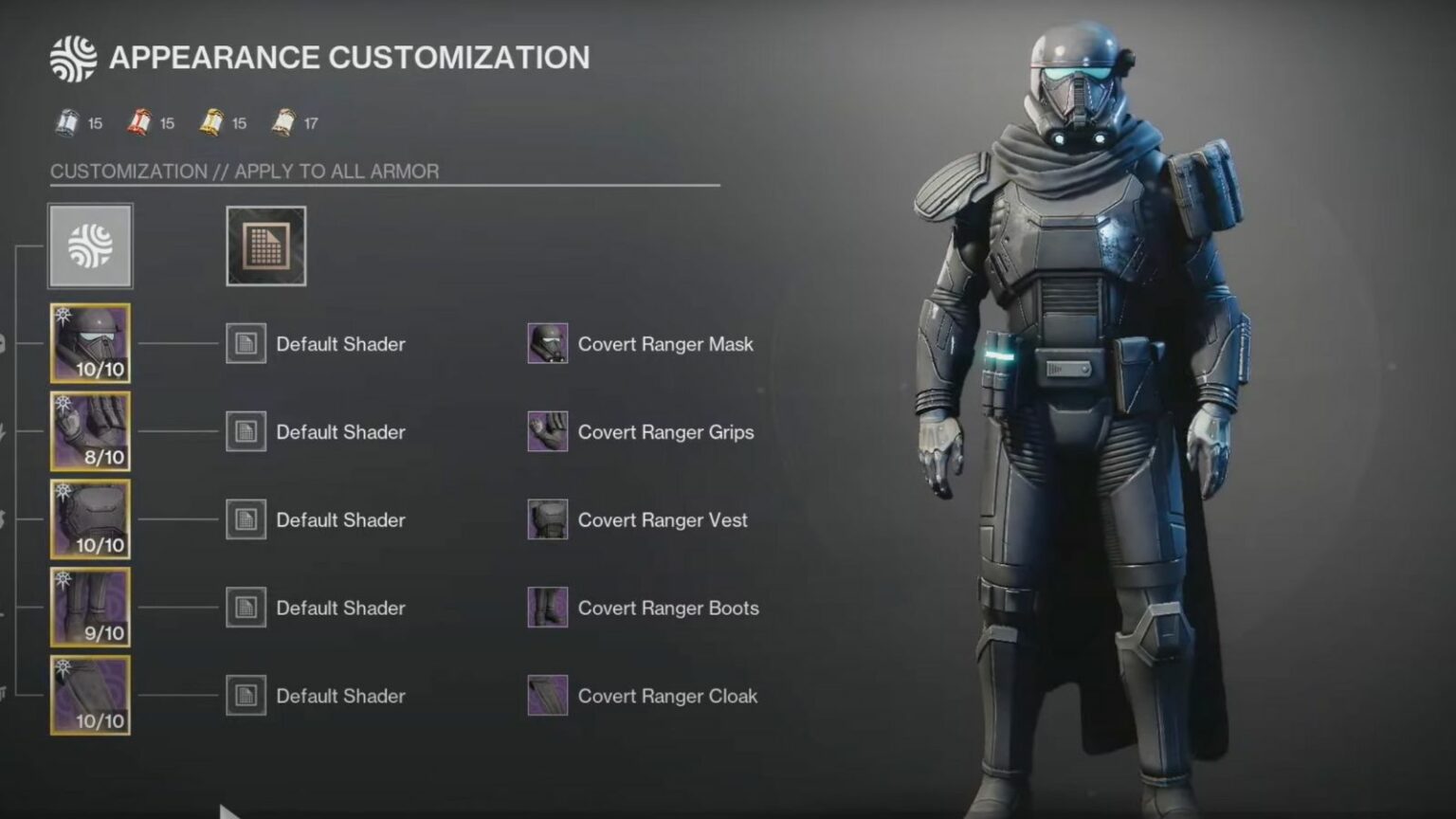Image resolution: width=1456 pixels, height=819 pixels.
Task: Open the Default Shader slot for the helmet
Action: (246, 343)
